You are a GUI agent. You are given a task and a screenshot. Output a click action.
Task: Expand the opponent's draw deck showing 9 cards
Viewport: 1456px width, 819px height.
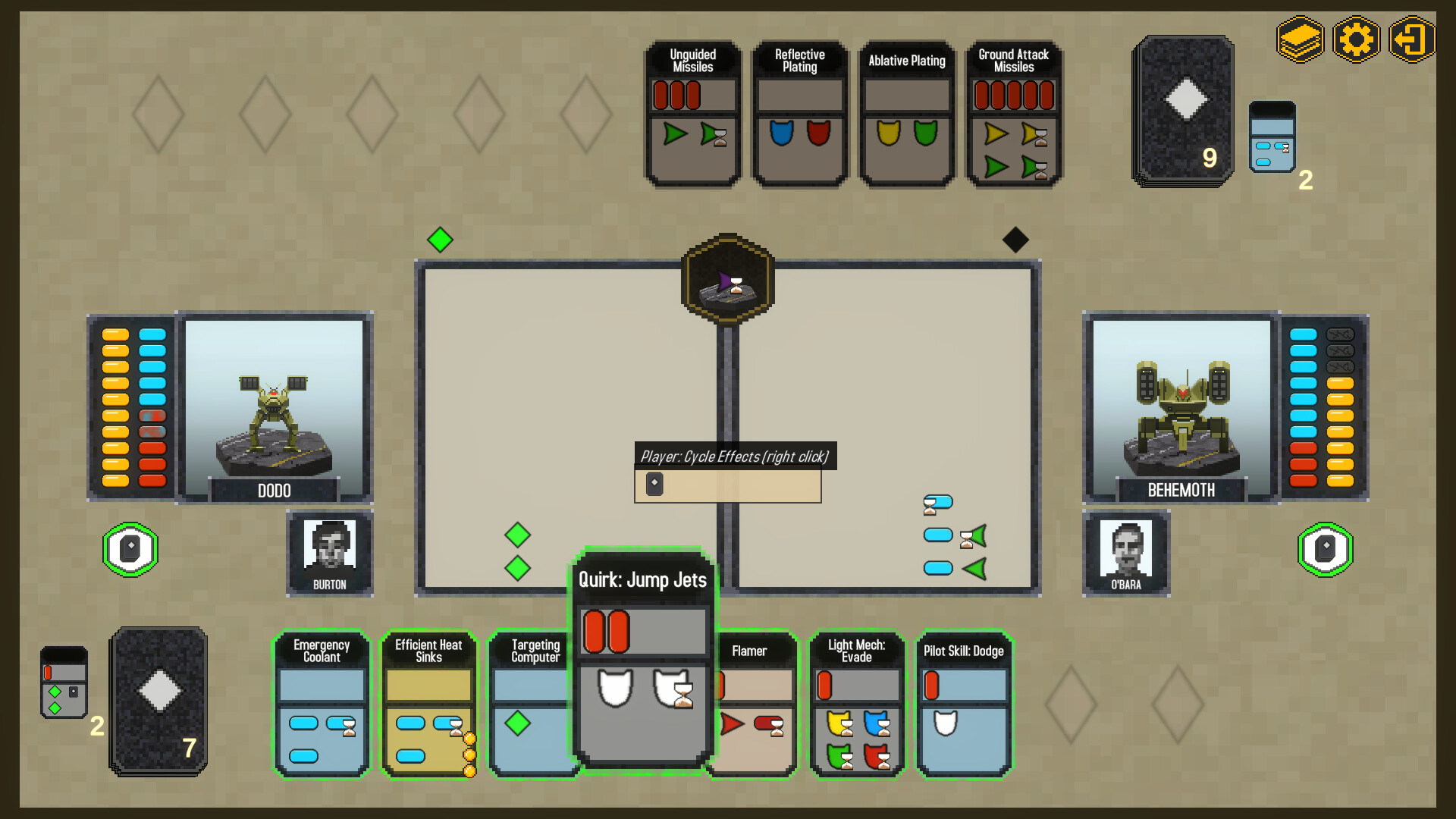1181,110
